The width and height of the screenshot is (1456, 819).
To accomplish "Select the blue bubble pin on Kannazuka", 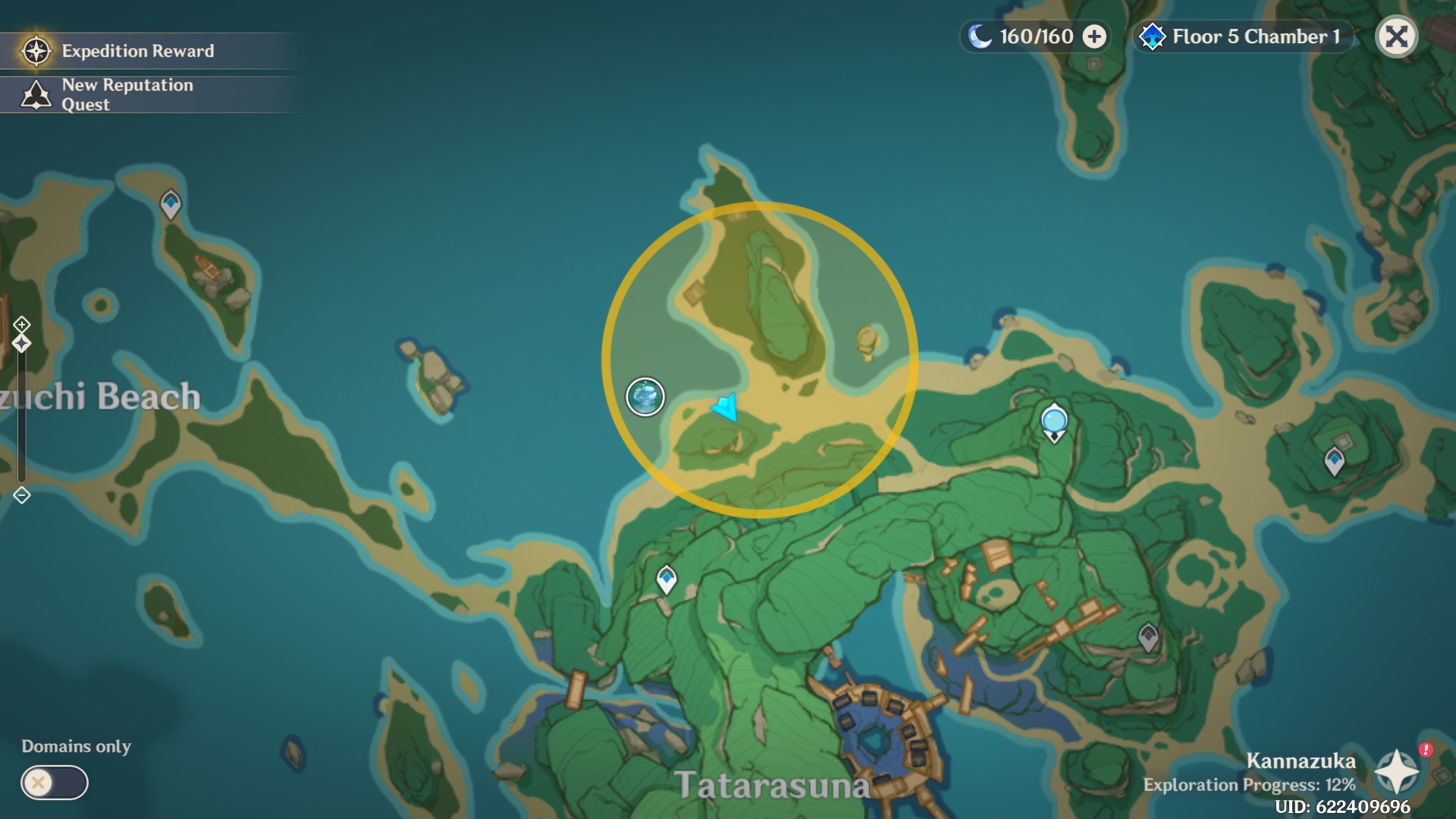I will click(x=1053, y=422).
